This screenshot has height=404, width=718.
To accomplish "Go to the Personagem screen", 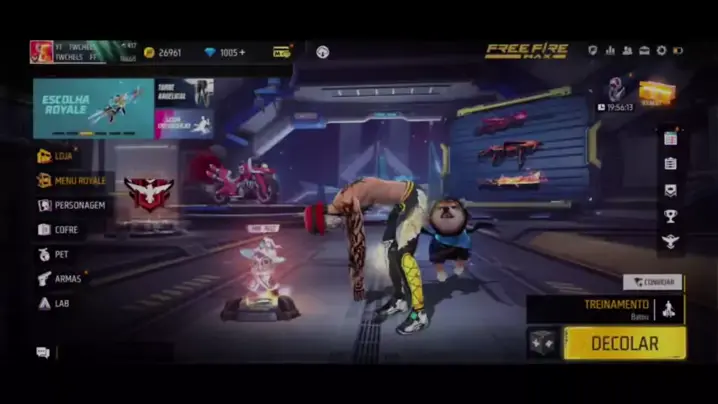I will pyautogui.click(x=72, y=205).
